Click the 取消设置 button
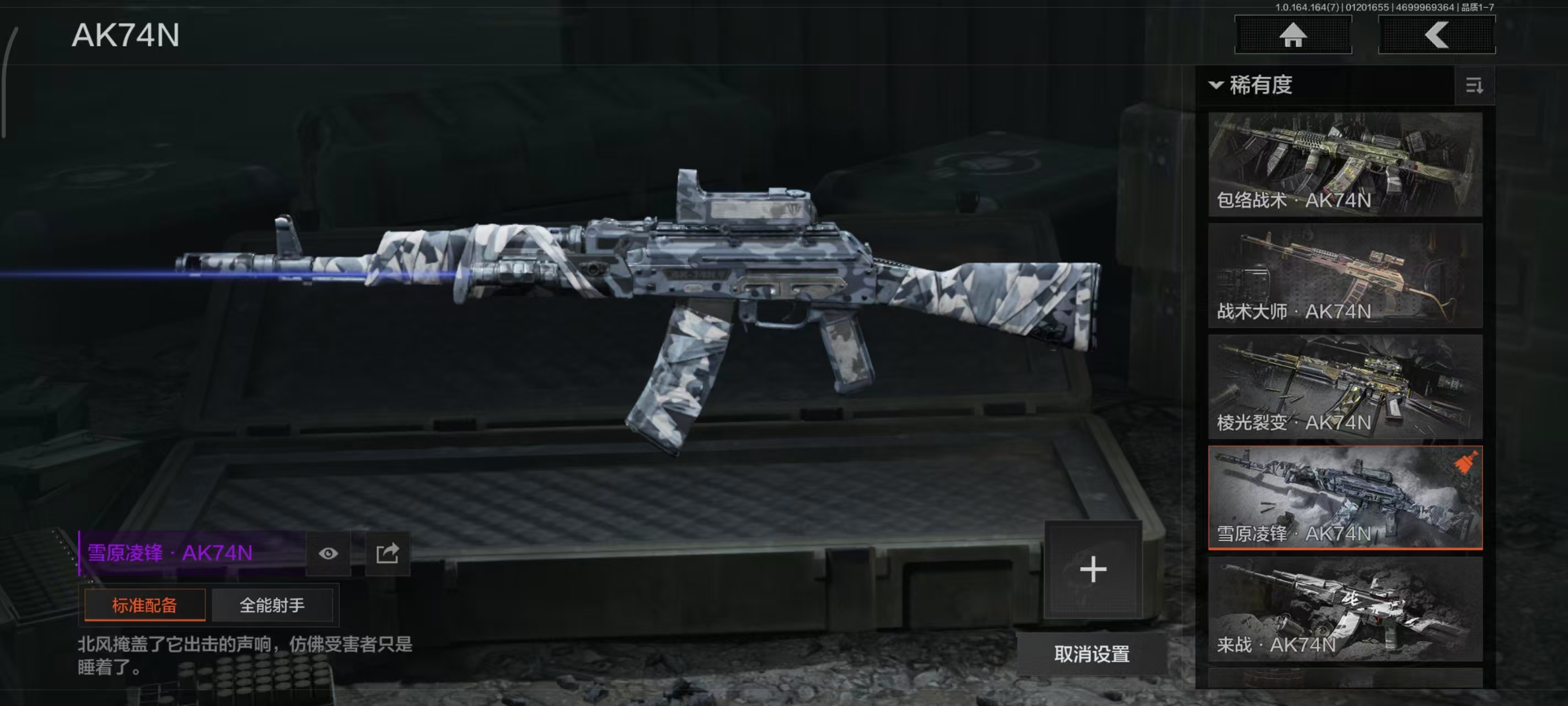 coord(1092,654)
